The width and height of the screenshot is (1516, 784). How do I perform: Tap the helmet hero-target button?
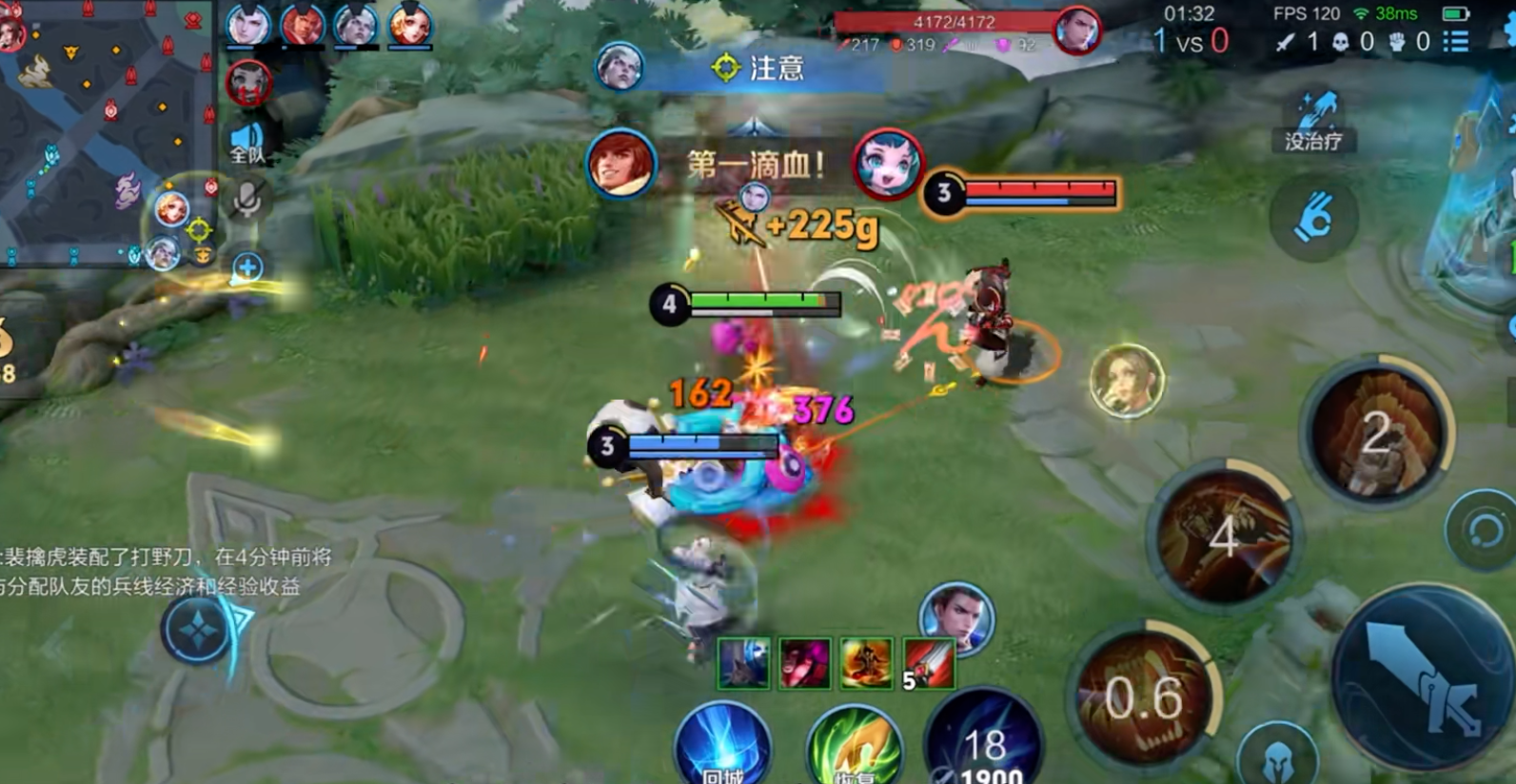(x=1278, y=758)
